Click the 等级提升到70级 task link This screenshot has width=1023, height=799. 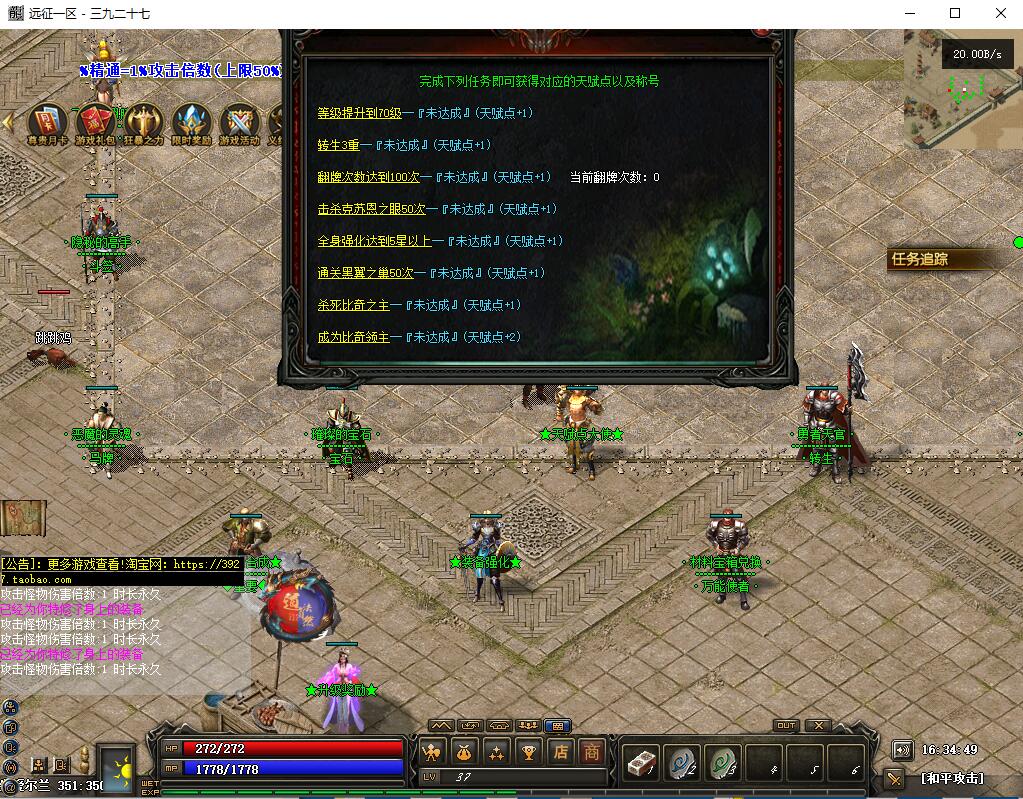click(x=359, y=113)
